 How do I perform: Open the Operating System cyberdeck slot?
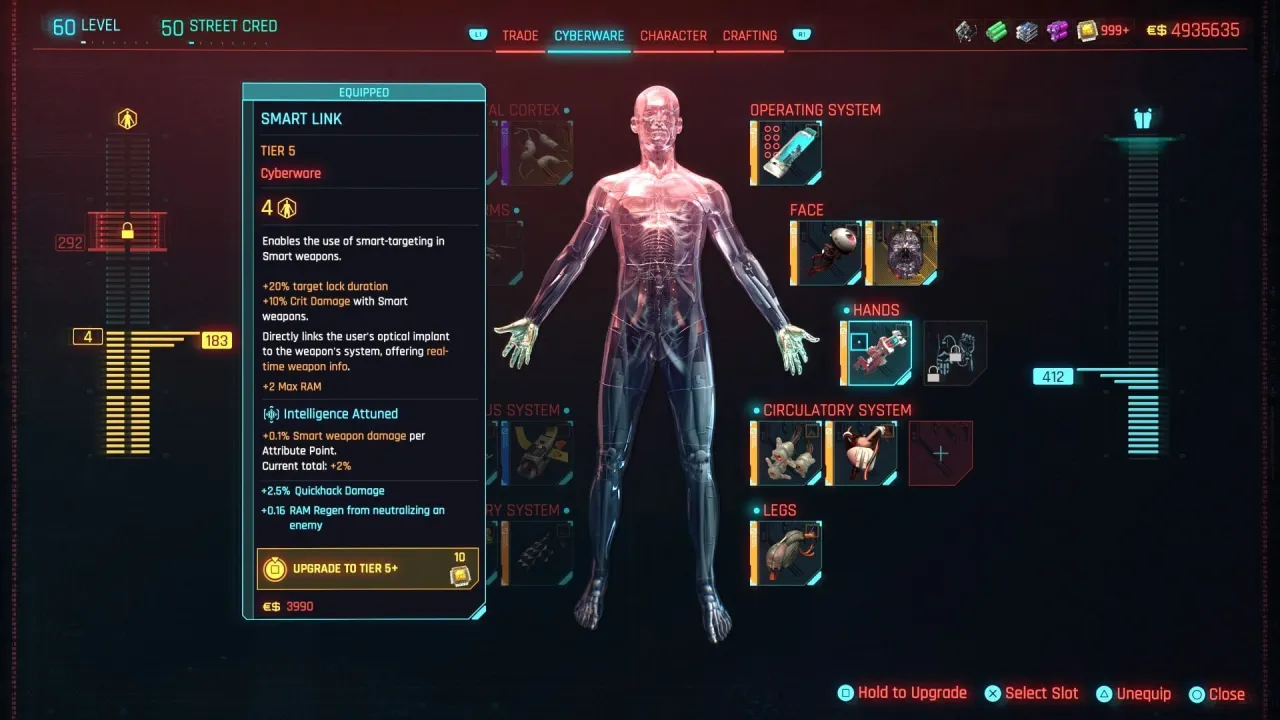(x=786, y=152)
